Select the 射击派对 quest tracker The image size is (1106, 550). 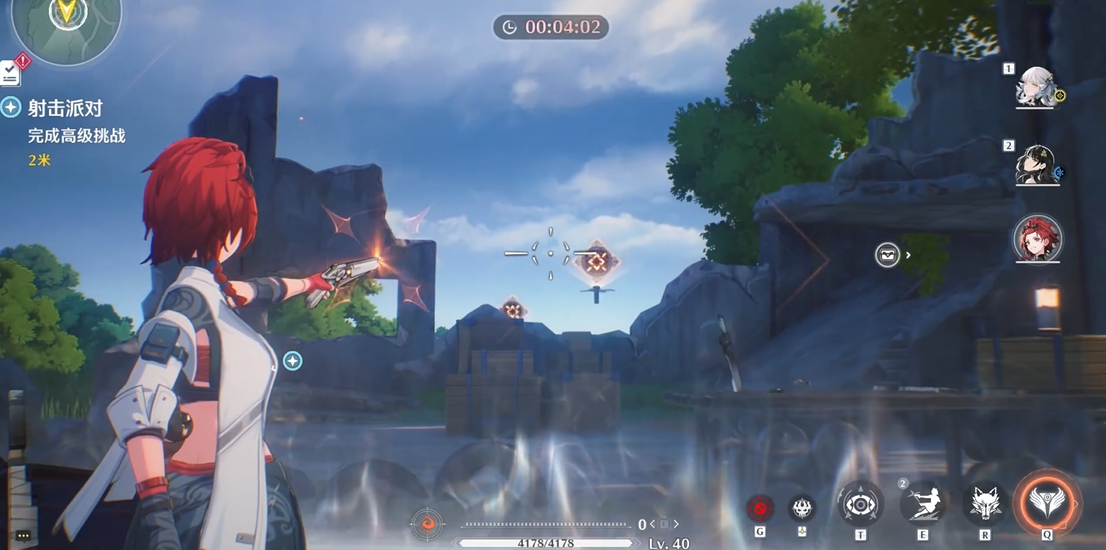pos(64,108)
